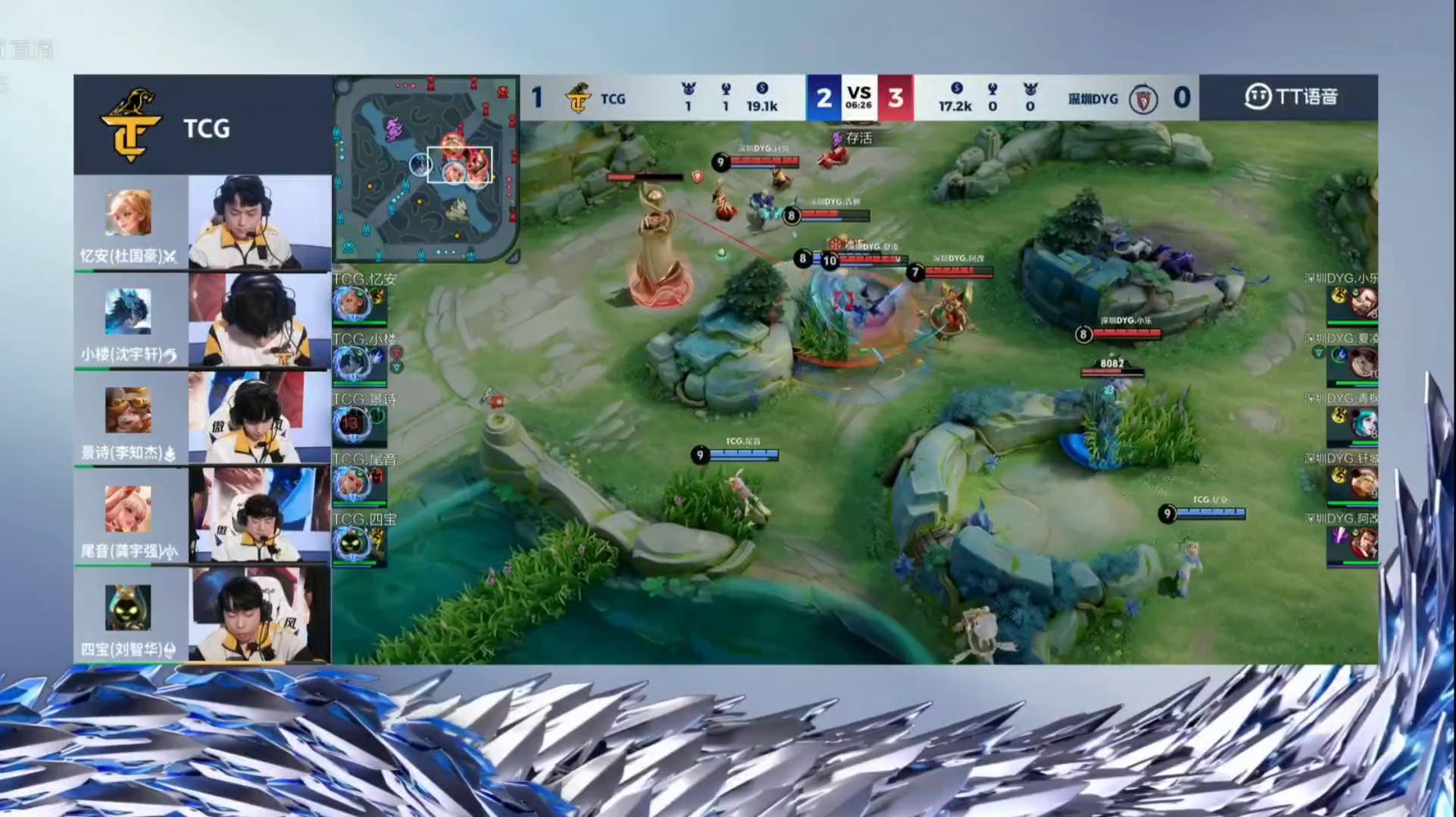
Task: Click the 深圳DYG team emblem in the scoreboard
Action: (1143, 99)
